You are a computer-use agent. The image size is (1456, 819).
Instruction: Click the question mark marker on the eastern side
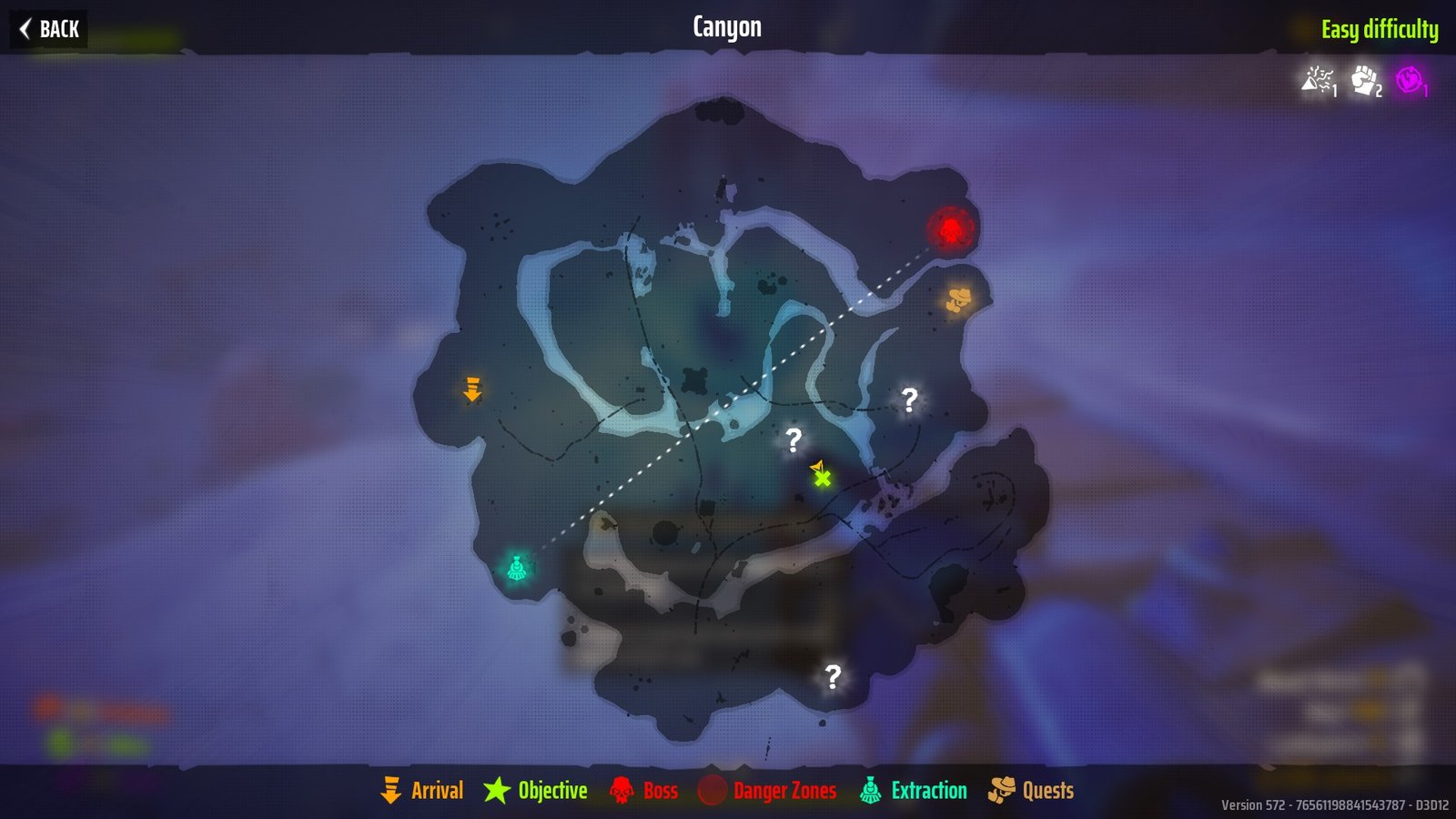point(906,399)
